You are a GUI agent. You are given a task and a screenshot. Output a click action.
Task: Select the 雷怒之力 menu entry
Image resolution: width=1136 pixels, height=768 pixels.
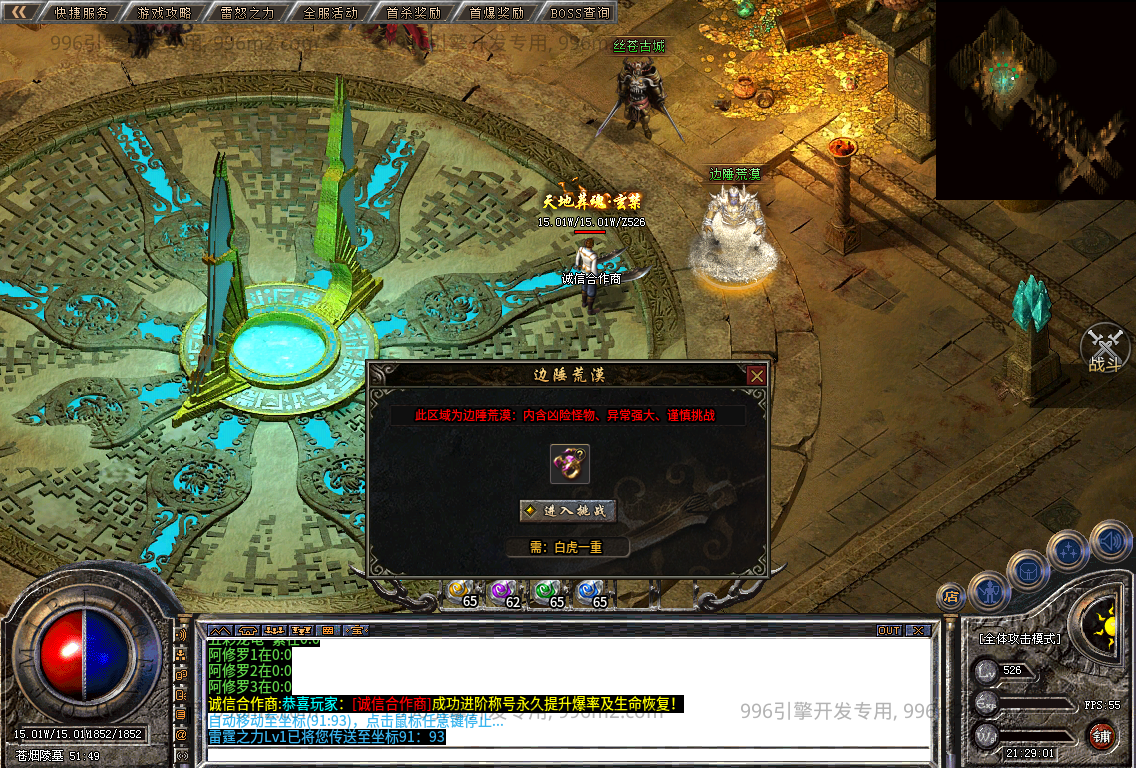click(248, 13)
